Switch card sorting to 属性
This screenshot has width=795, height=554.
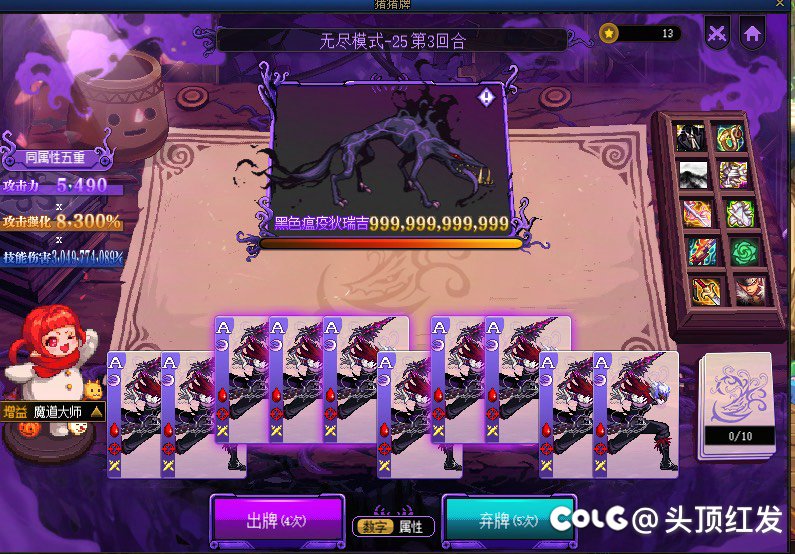(x=410, y=526)
